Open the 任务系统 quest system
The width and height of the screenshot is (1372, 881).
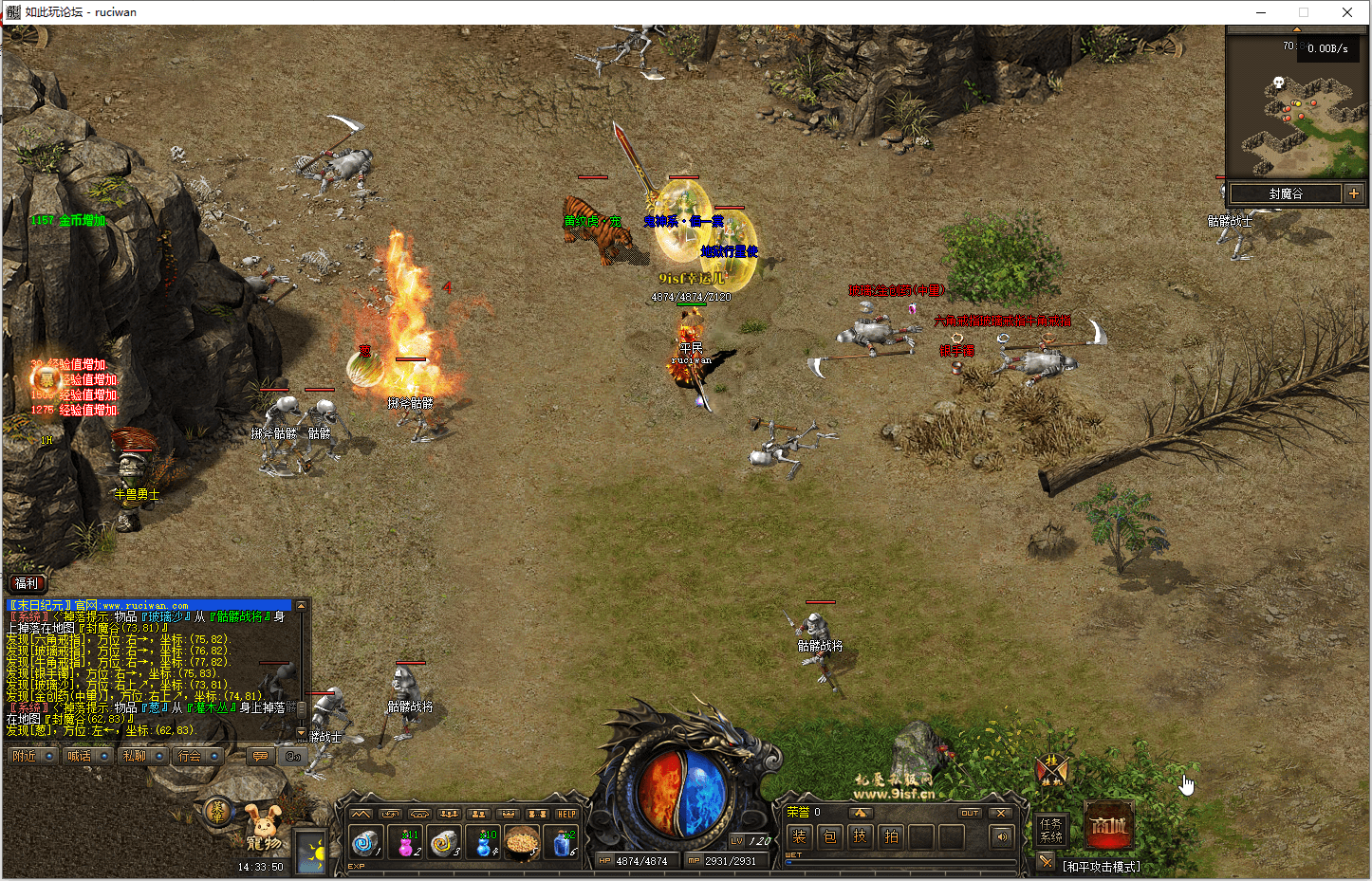coord(1051,830)
